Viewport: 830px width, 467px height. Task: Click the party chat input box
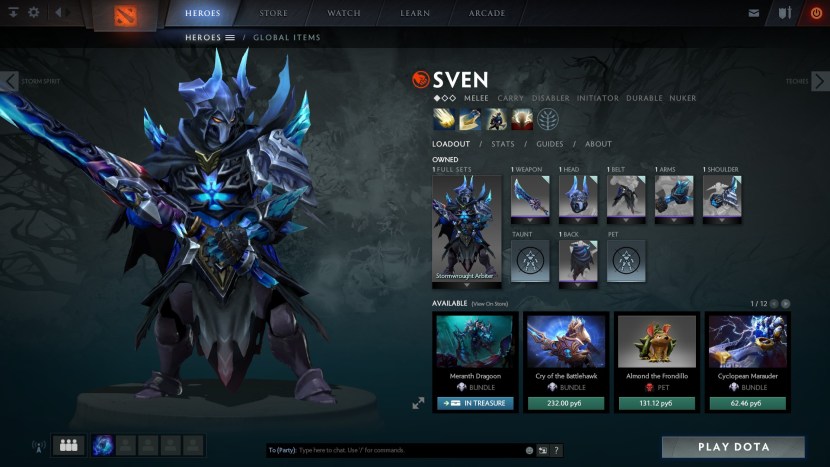(395, 450)
